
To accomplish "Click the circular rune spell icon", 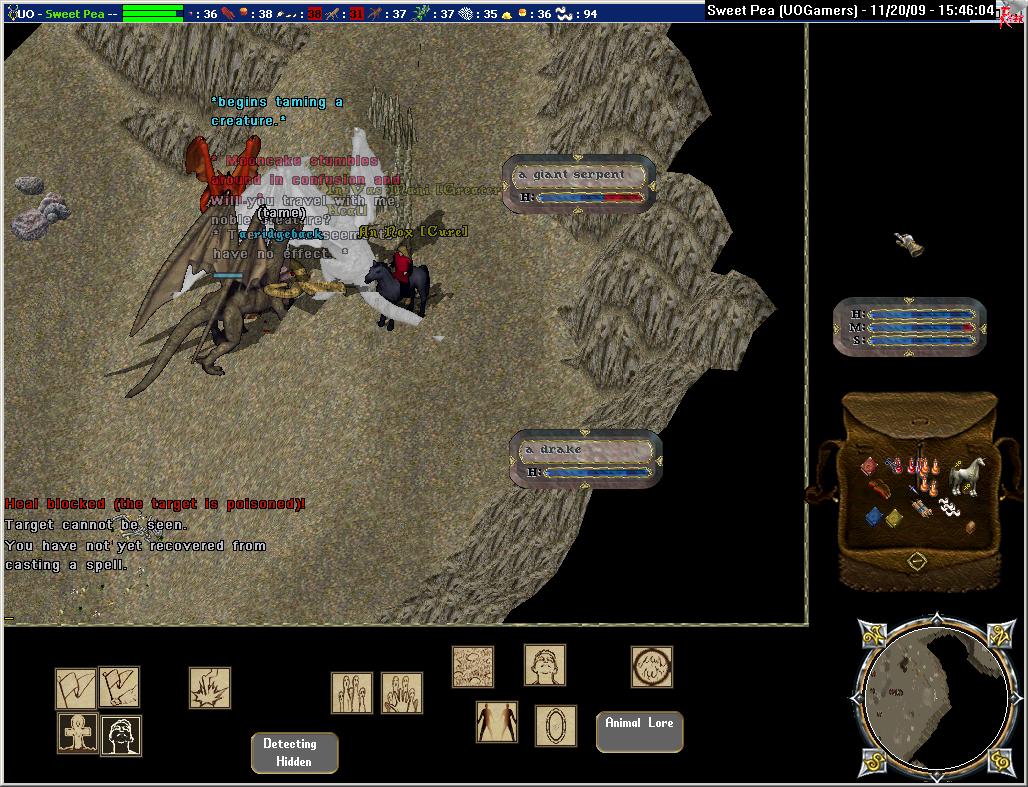I will [x=651, y=667].
